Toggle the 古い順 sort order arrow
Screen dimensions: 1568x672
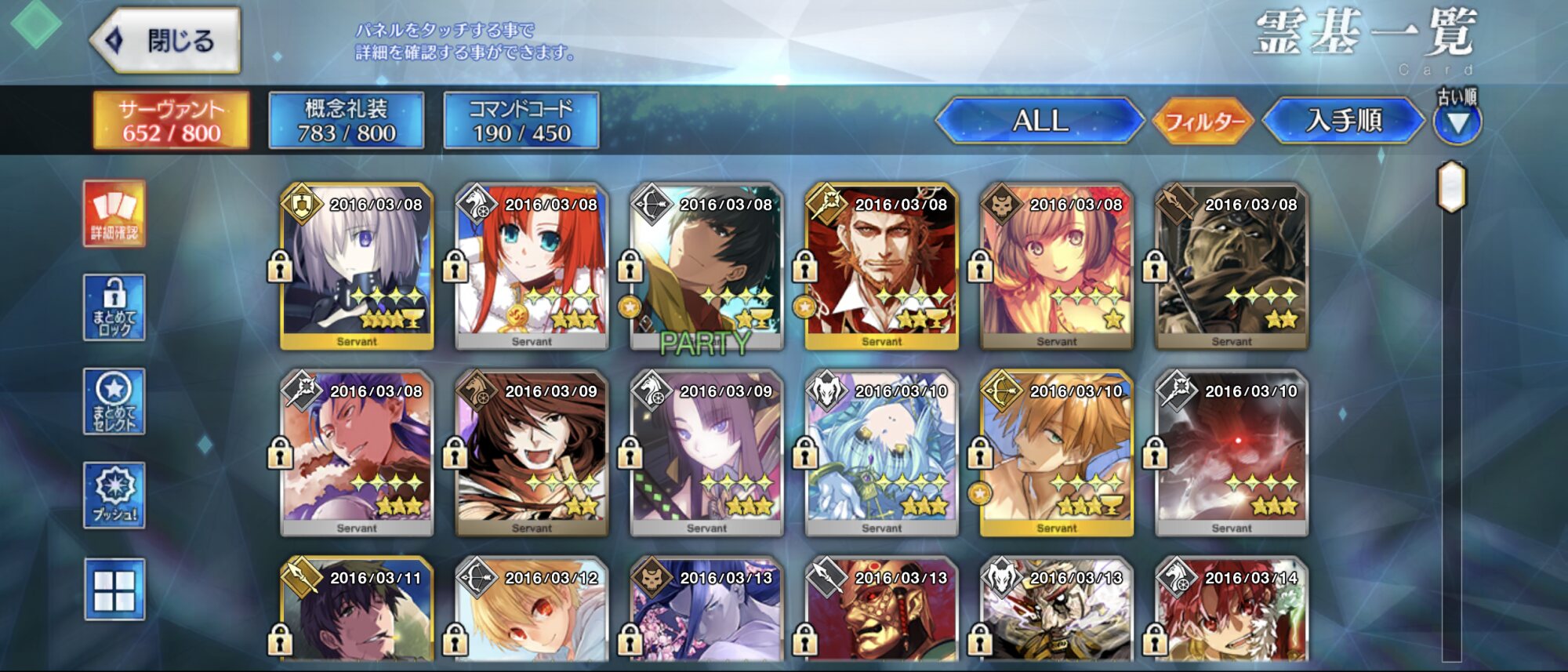[1457, 123]
